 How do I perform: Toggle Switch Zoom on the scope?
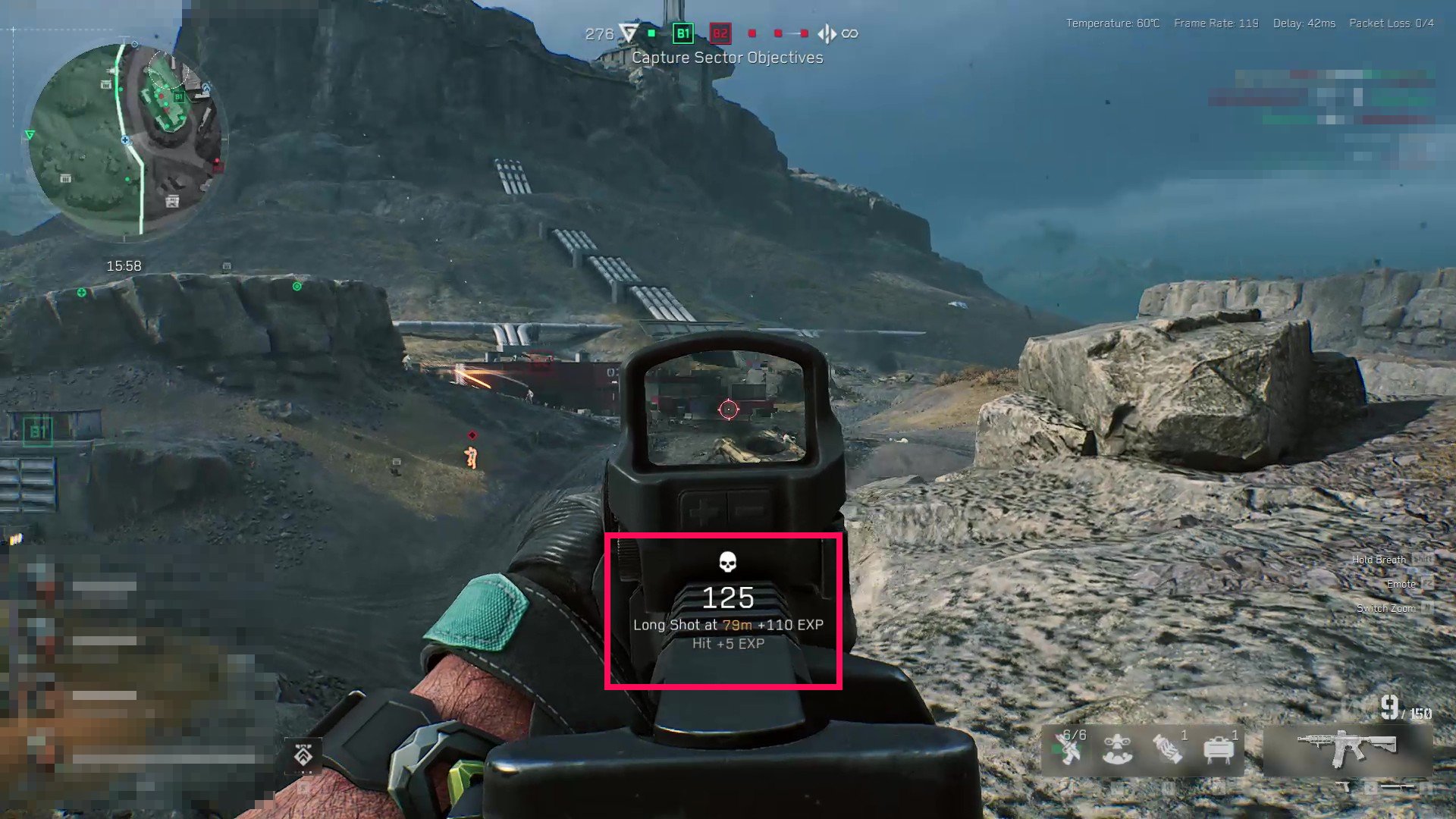[x=1386, y=608]
